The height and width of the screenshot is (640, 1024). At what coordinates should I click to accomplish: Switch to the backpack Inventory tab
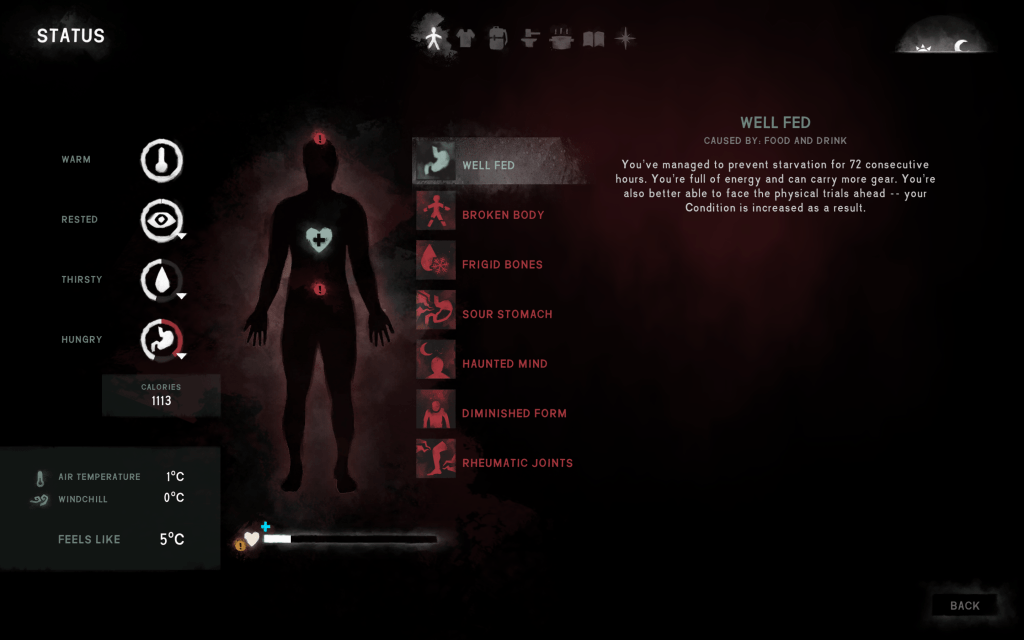(498, 39)
